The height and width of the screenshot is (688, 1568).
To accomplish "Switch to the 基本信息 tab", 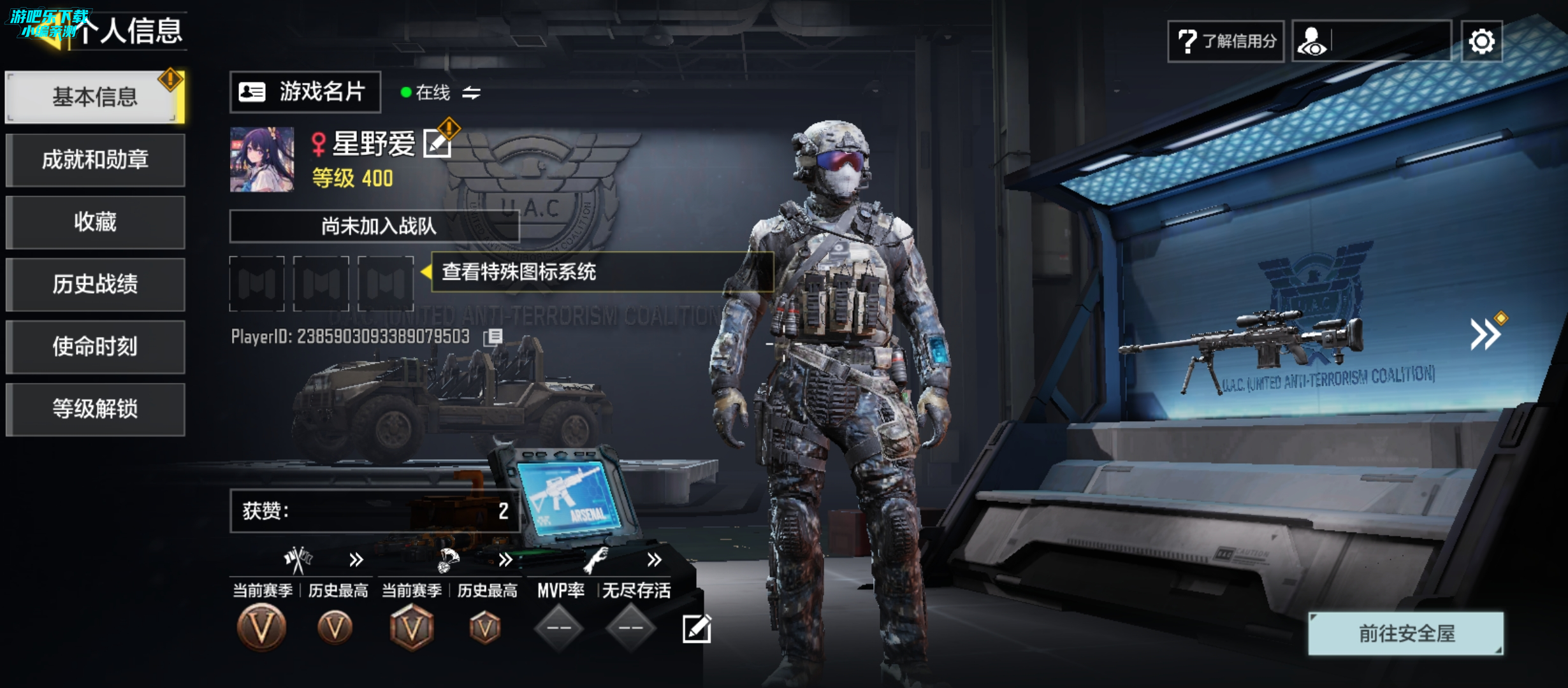I will tap(94, 97).
